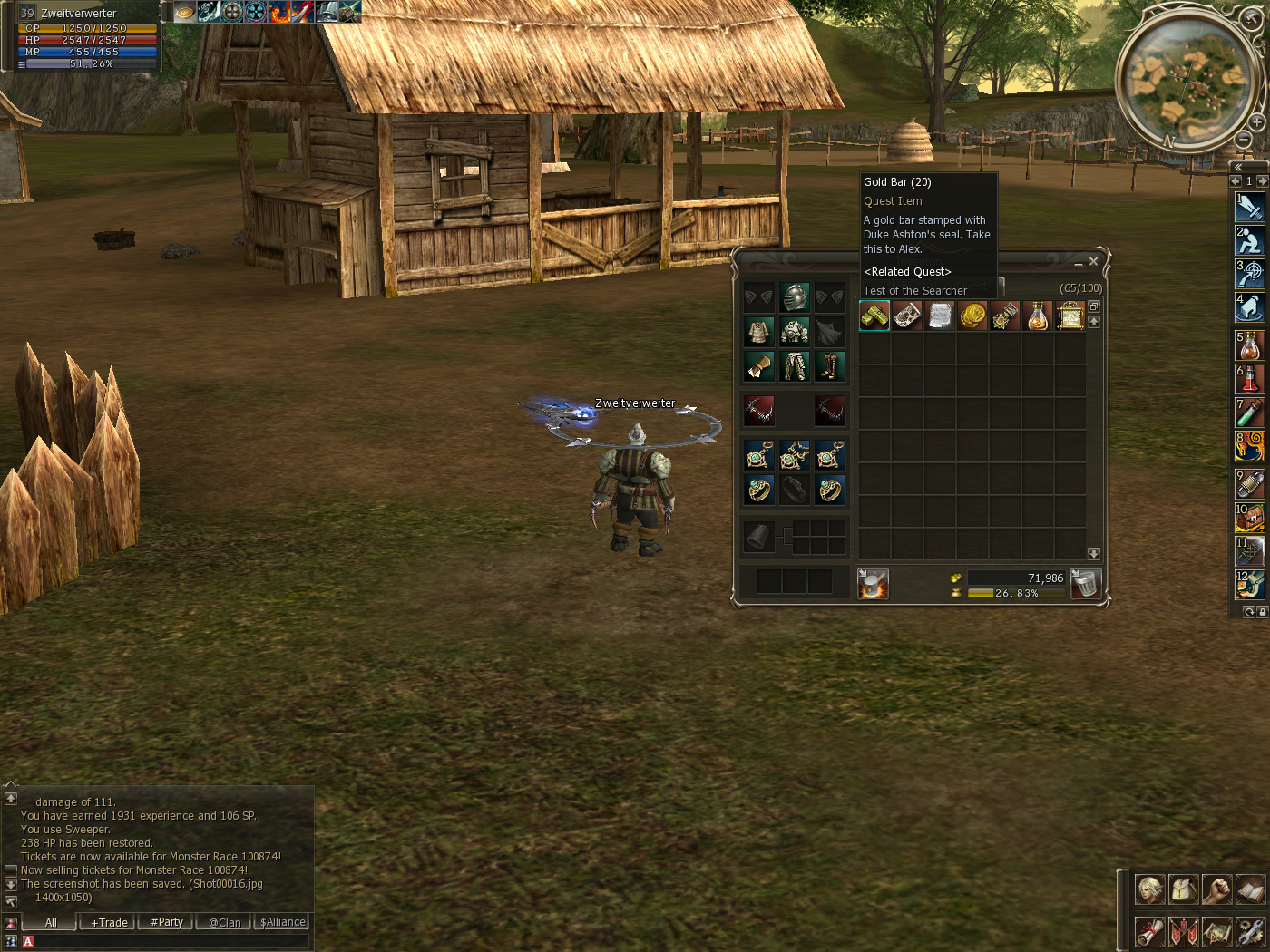Viewport: 1270px width, 952px height.
Task: Select the $Alliance chat tab
Action: 283,922
